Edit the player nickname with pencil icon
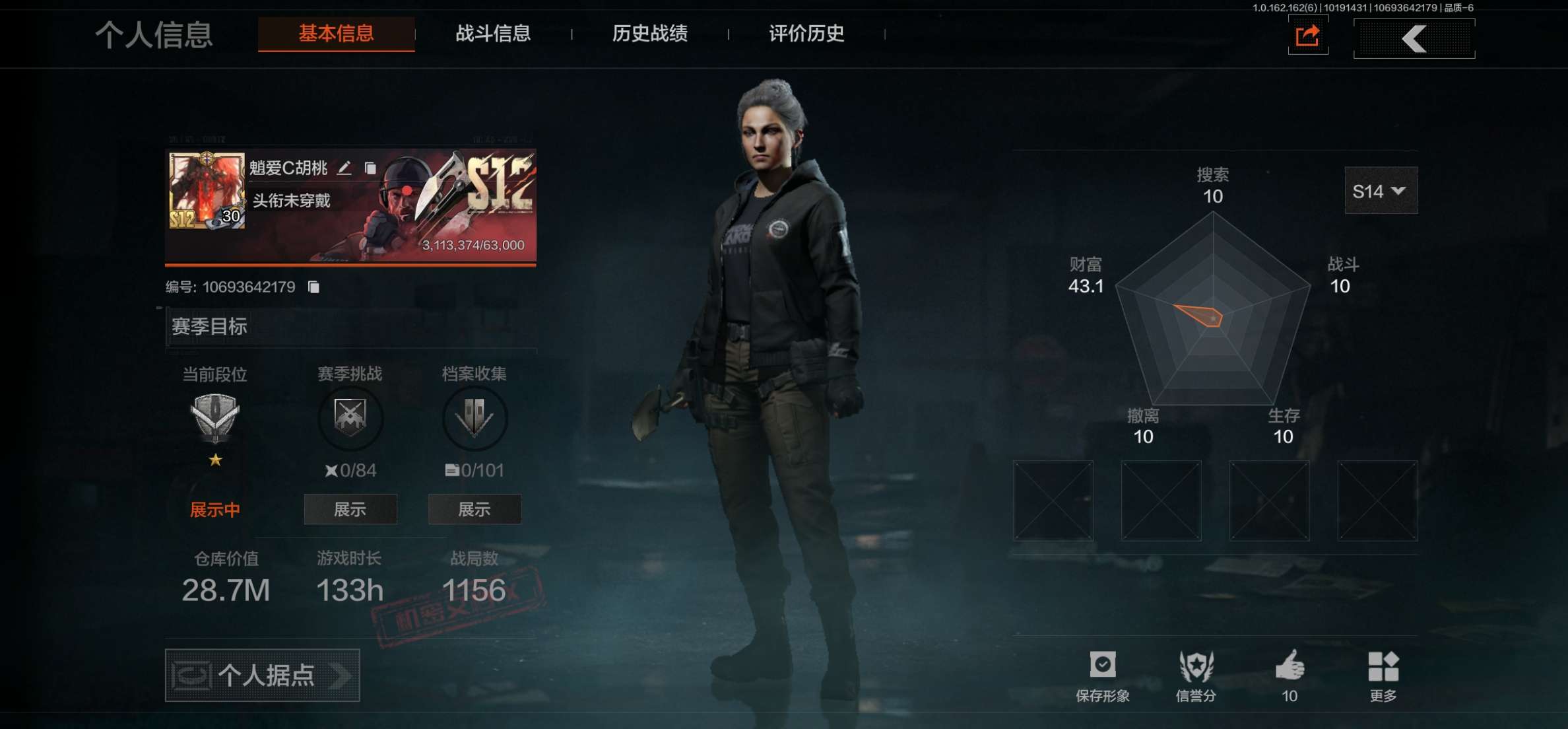1568x729 pixels. (344, 168)
